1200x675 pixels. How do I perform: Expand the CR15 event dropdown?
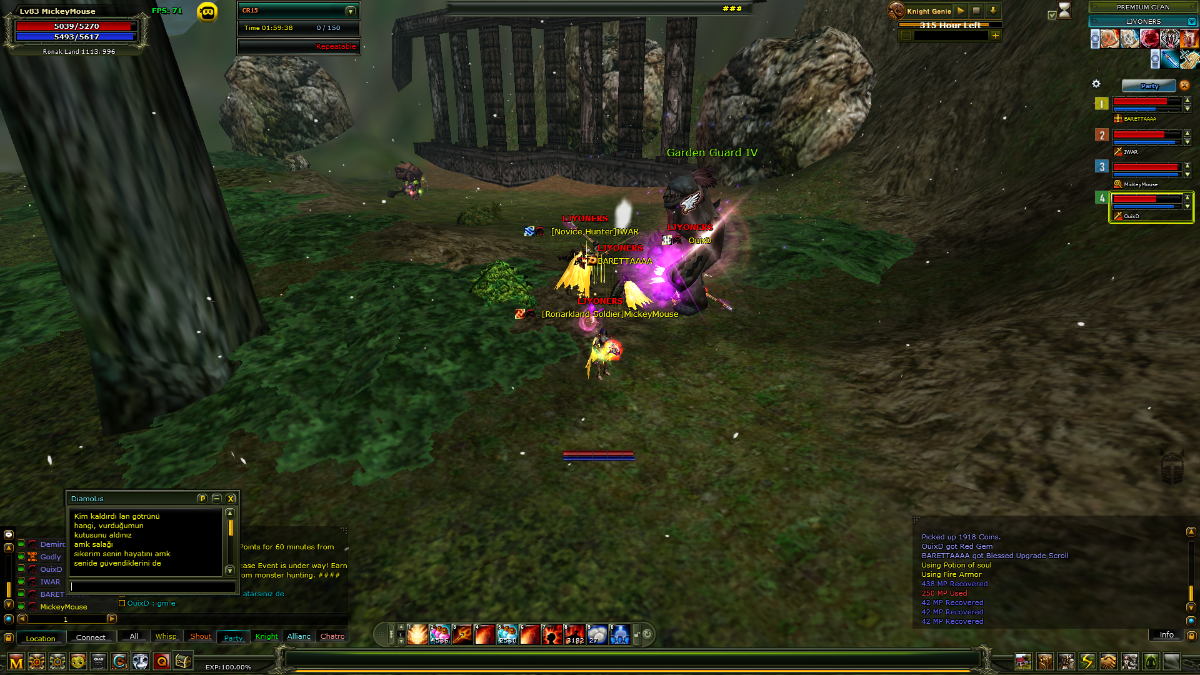[350, 11]
